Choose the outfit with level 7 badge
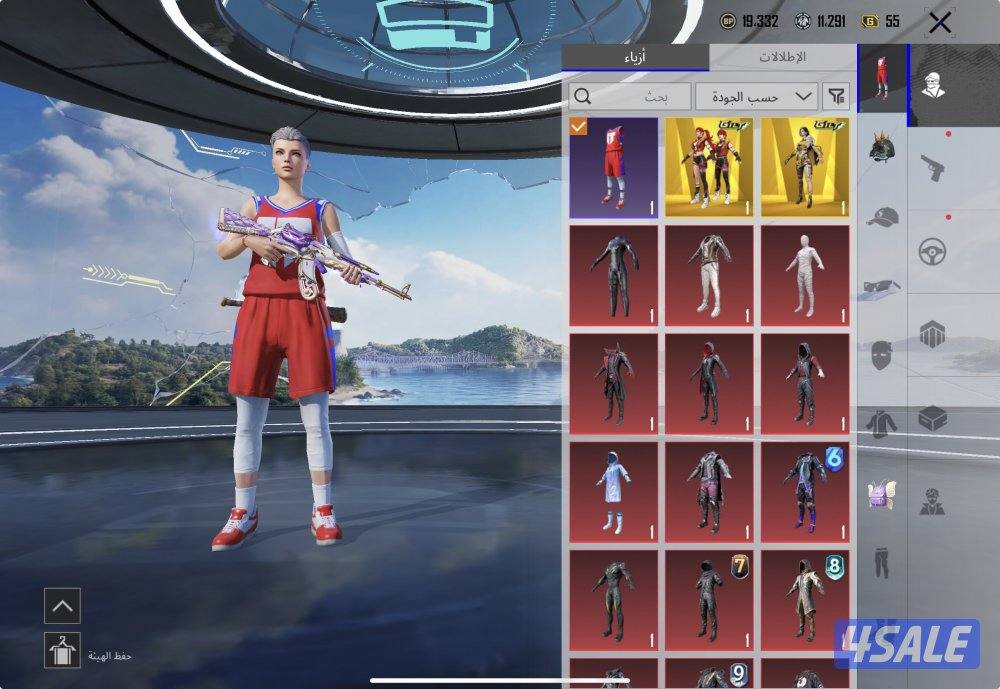Screen dimensions: 1000x689 (709, 600)
